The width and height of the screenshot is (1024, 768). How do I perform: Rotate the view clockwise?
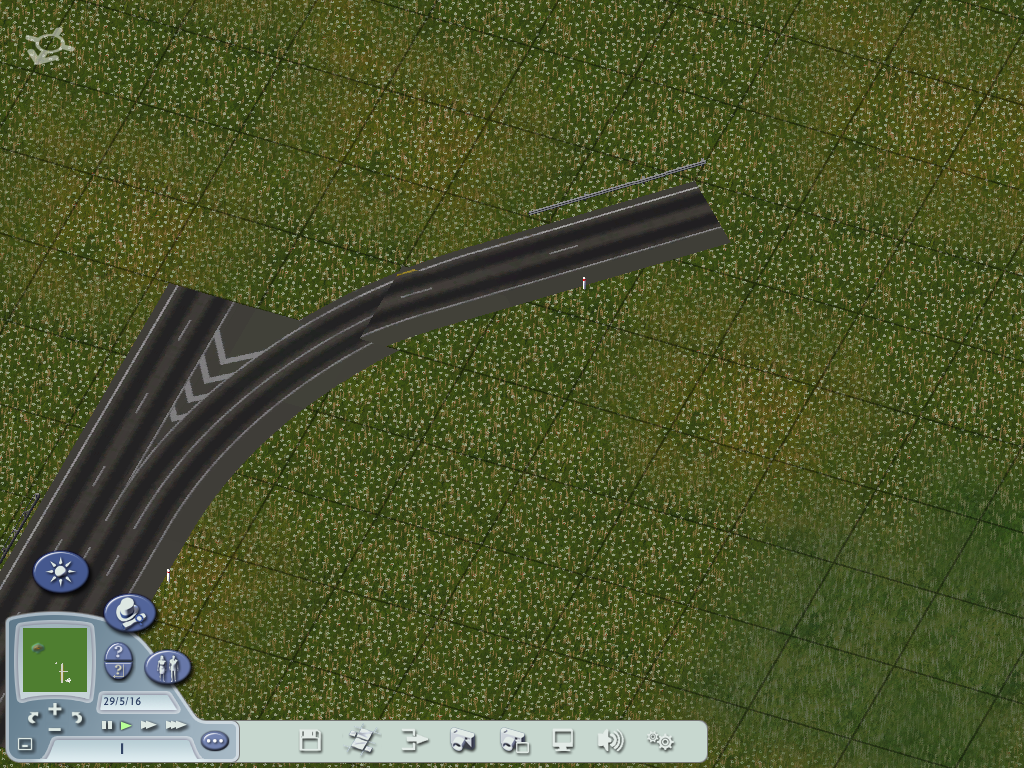[77, 717]
